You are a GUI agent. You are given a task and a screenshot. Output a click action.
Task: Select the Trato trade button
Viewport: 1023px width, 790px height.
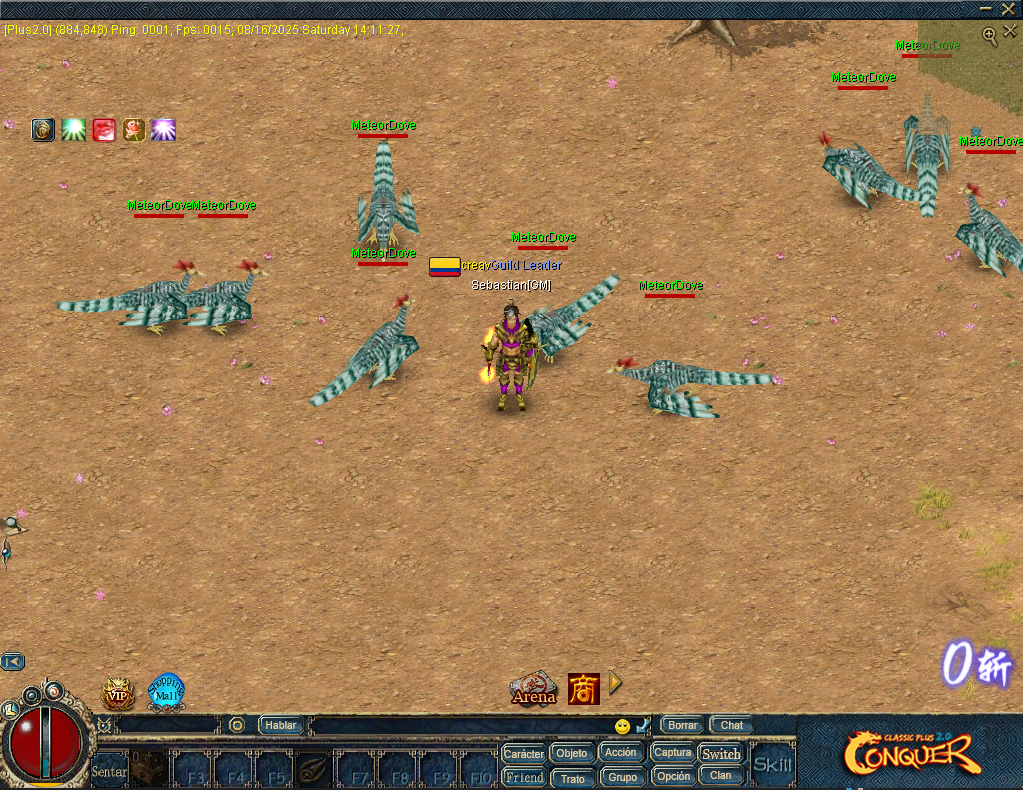coord(572,778)
